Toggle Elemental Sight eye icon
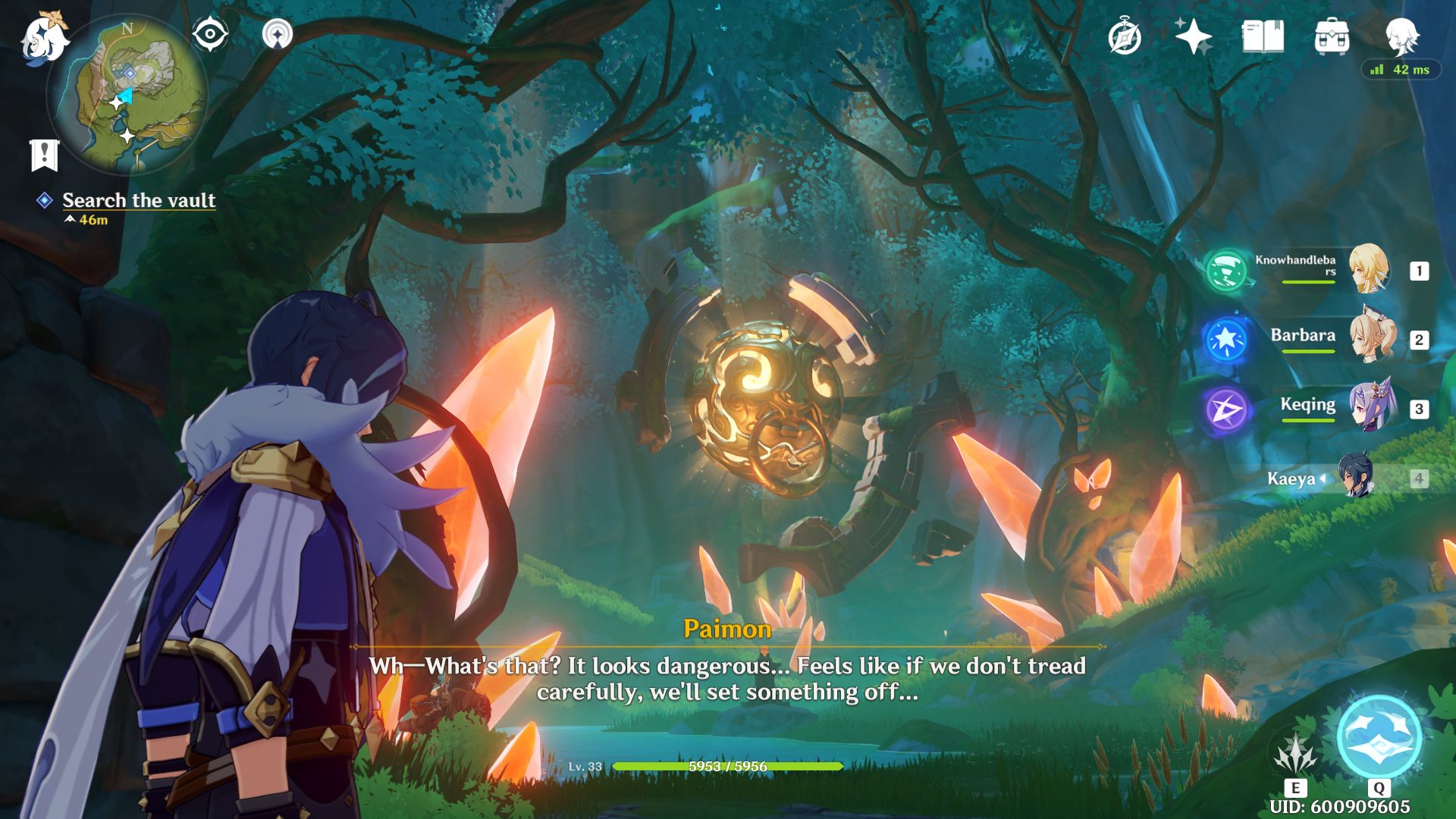The height and width of the screenshot is (819, 1456). click(x=210, y=34)
